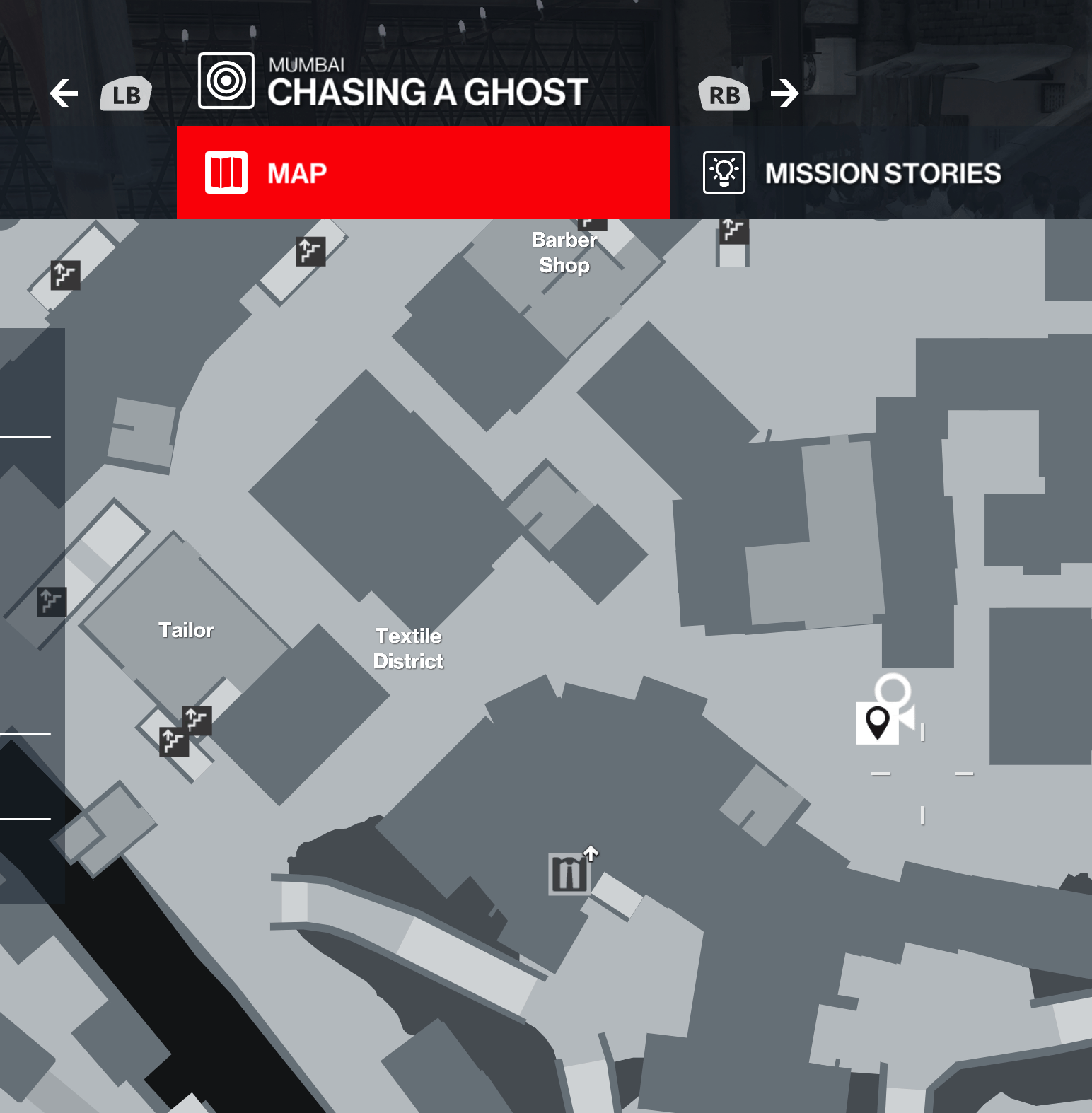Click the back navigation arrow
The width and height of the screenshot is (1092, 1113).
pos(64,93)
